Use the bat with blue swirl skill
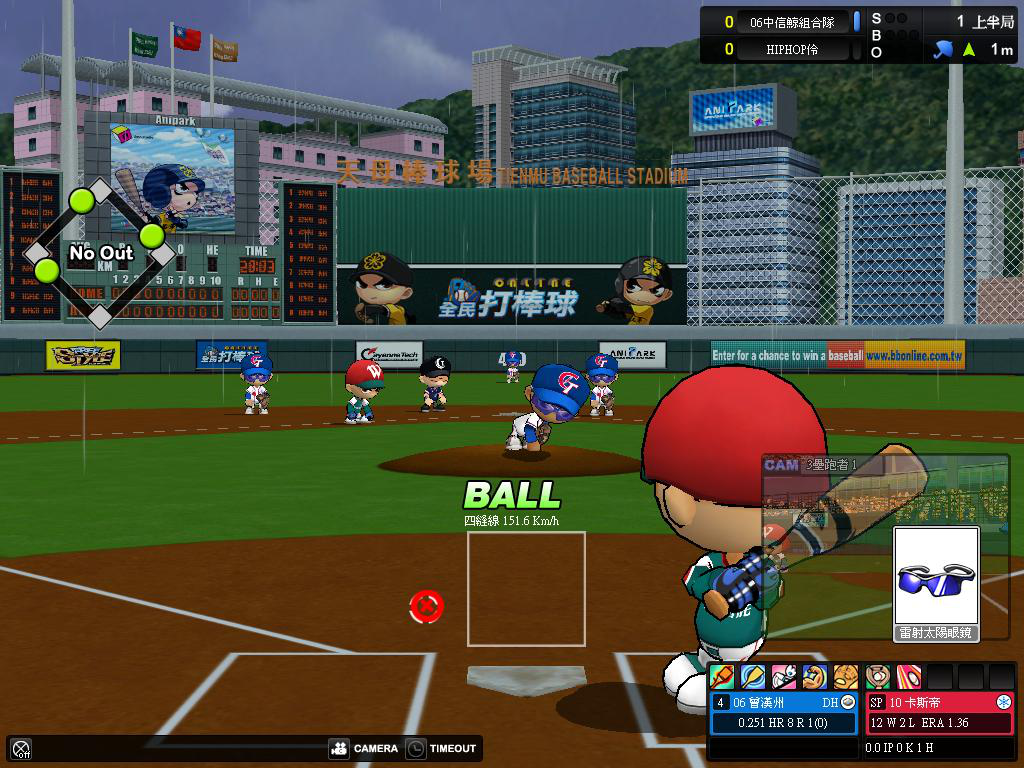 752,677
